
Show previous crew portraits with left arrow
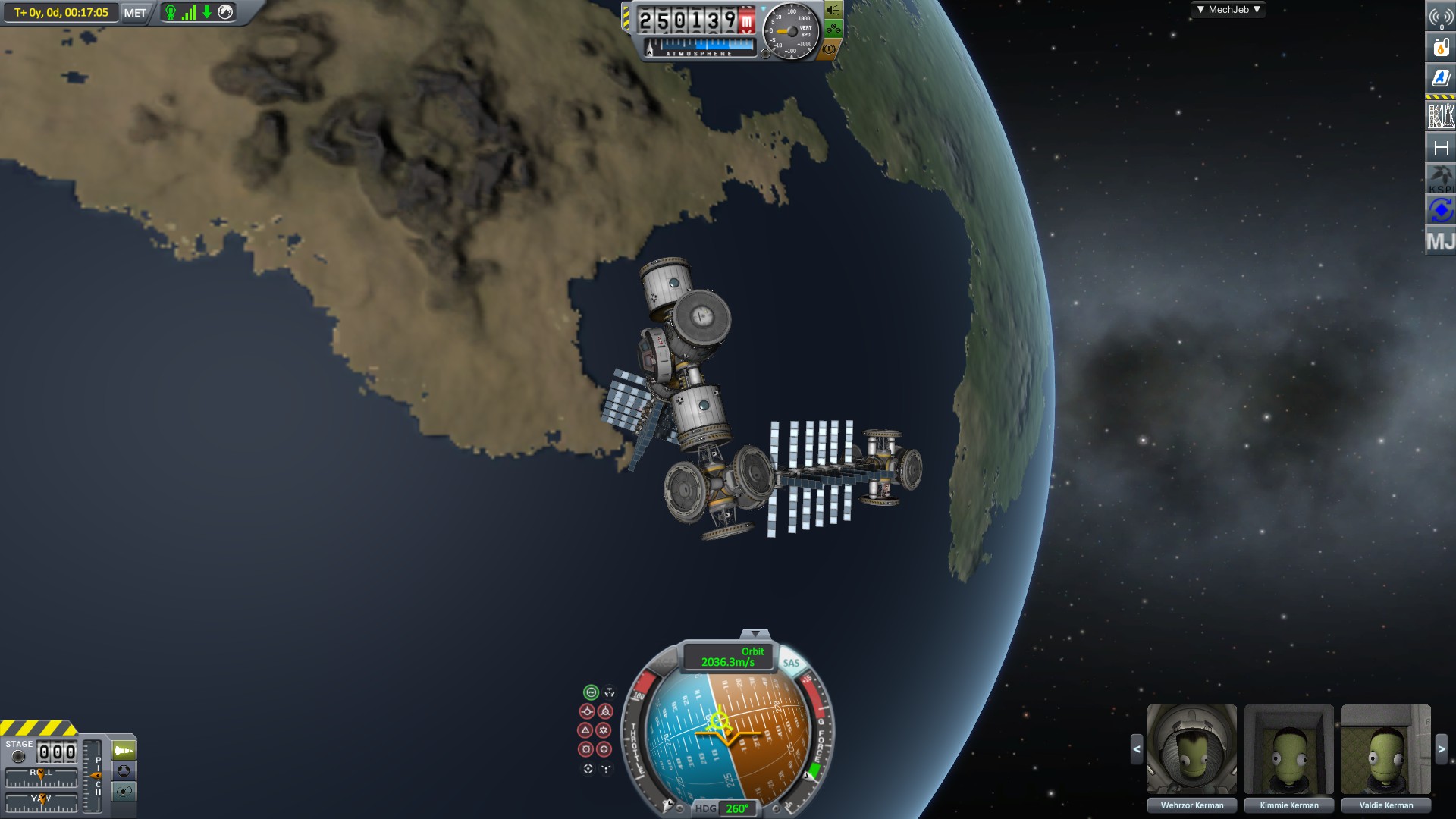(1137, 749)
